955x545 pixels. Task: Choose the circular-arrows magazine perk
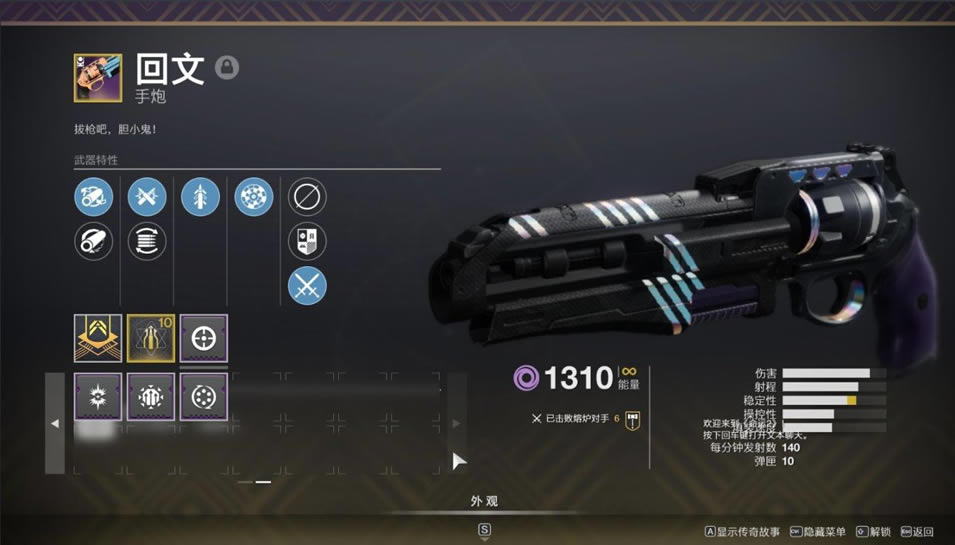coord(147,241)
